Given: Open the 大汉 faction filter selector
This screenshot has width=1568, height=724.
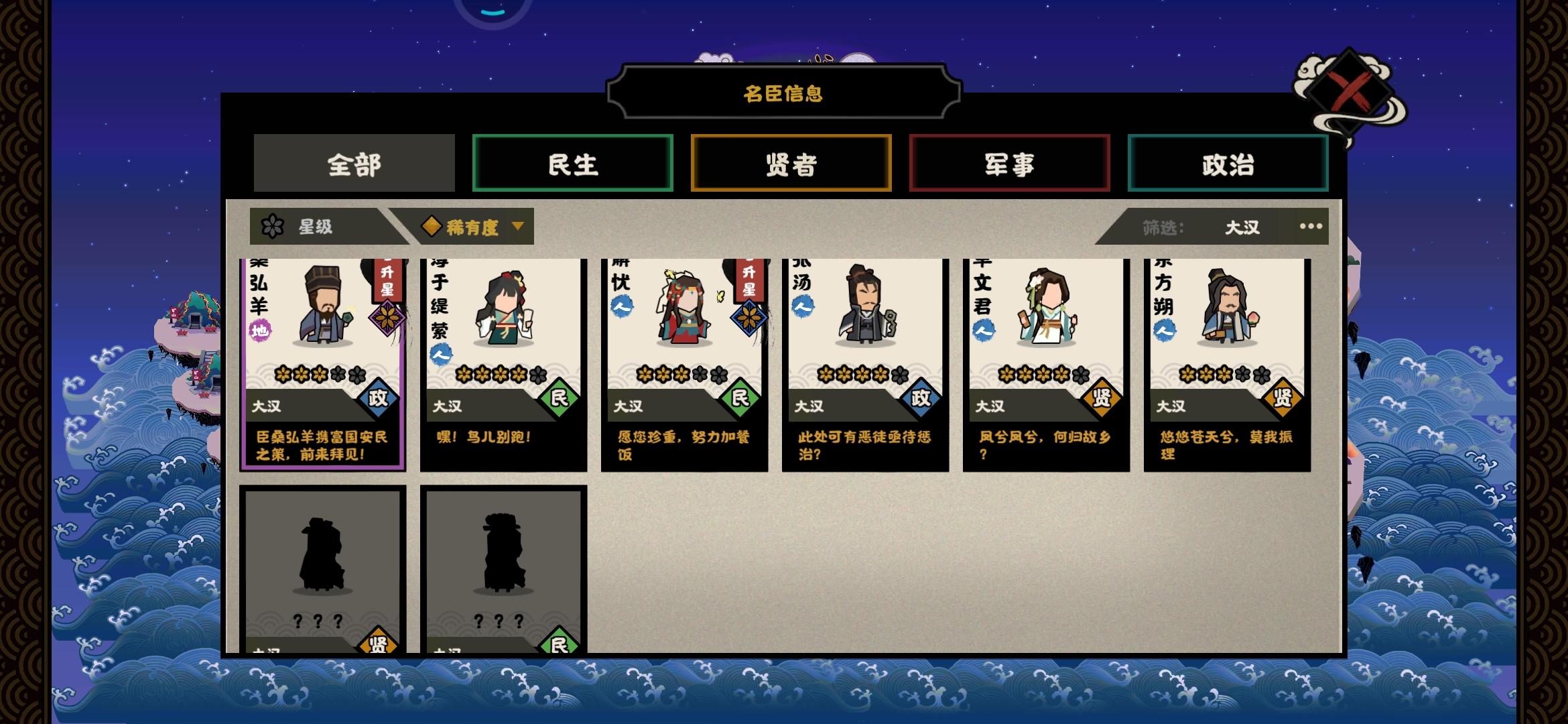Looking at the screenshot, I should [1243, 227].
